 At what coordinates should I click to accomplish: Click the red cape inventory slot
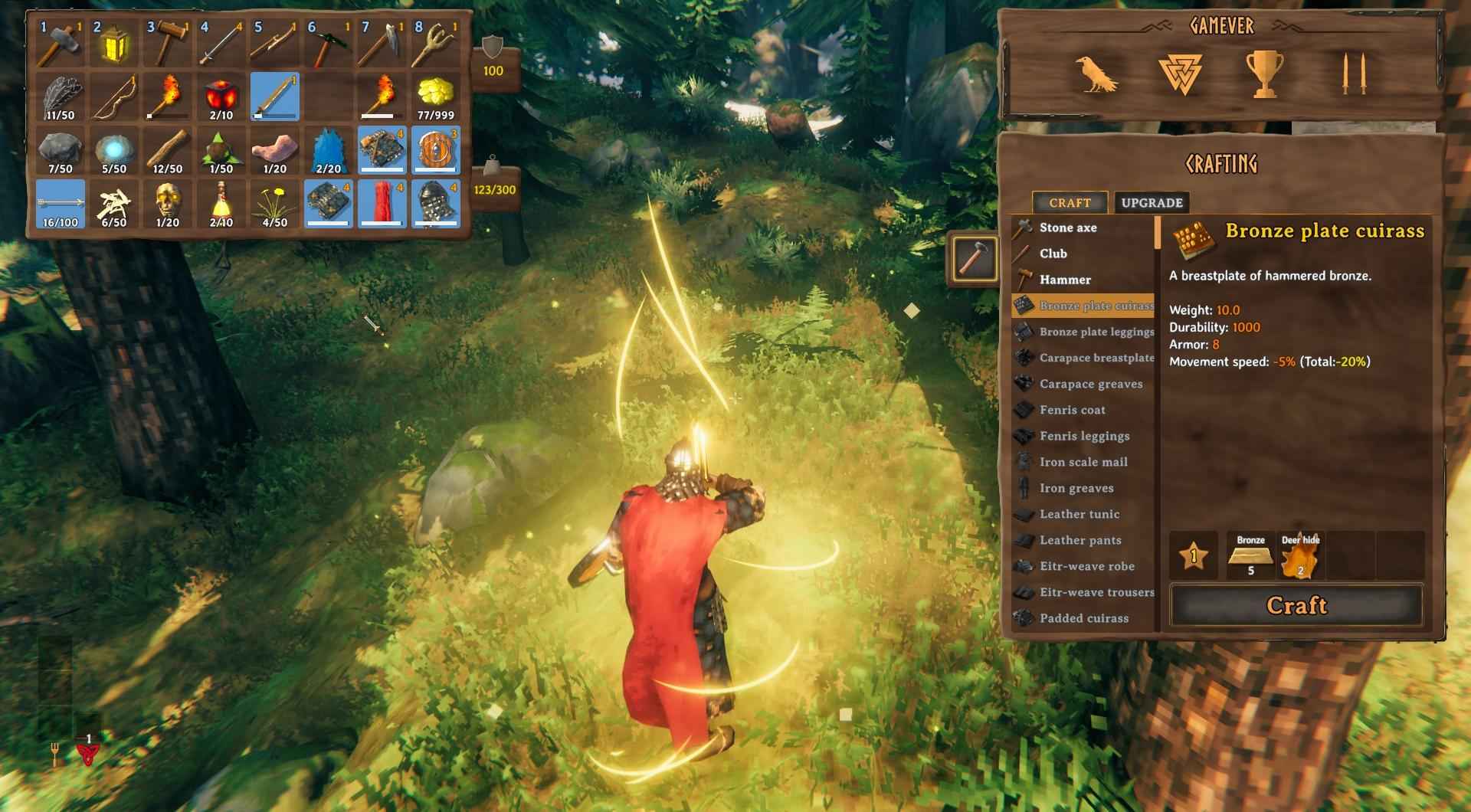382,205
